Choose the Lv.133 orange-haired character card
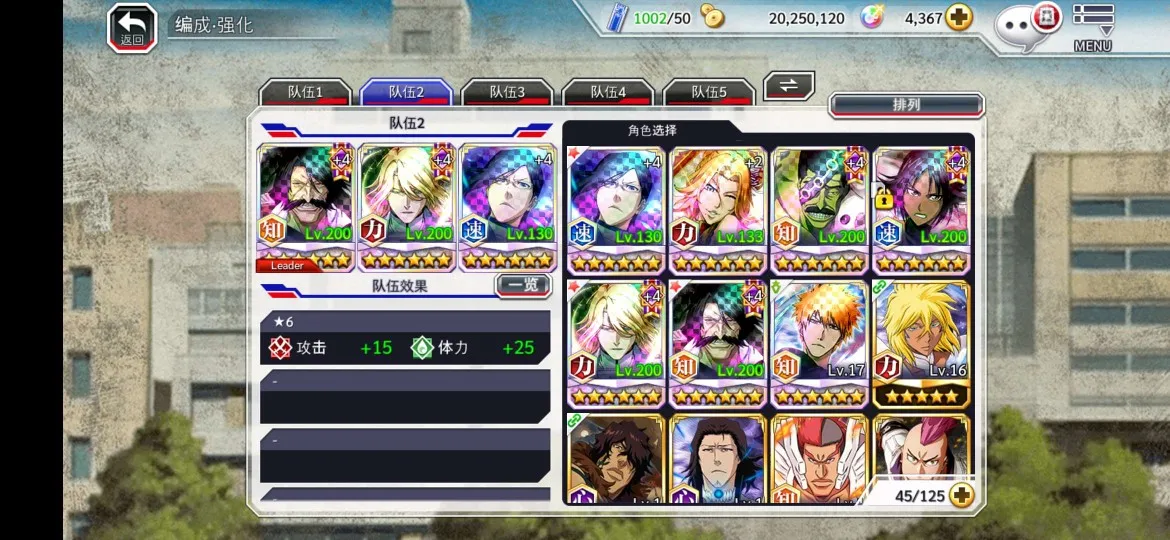 click(717, 210)
